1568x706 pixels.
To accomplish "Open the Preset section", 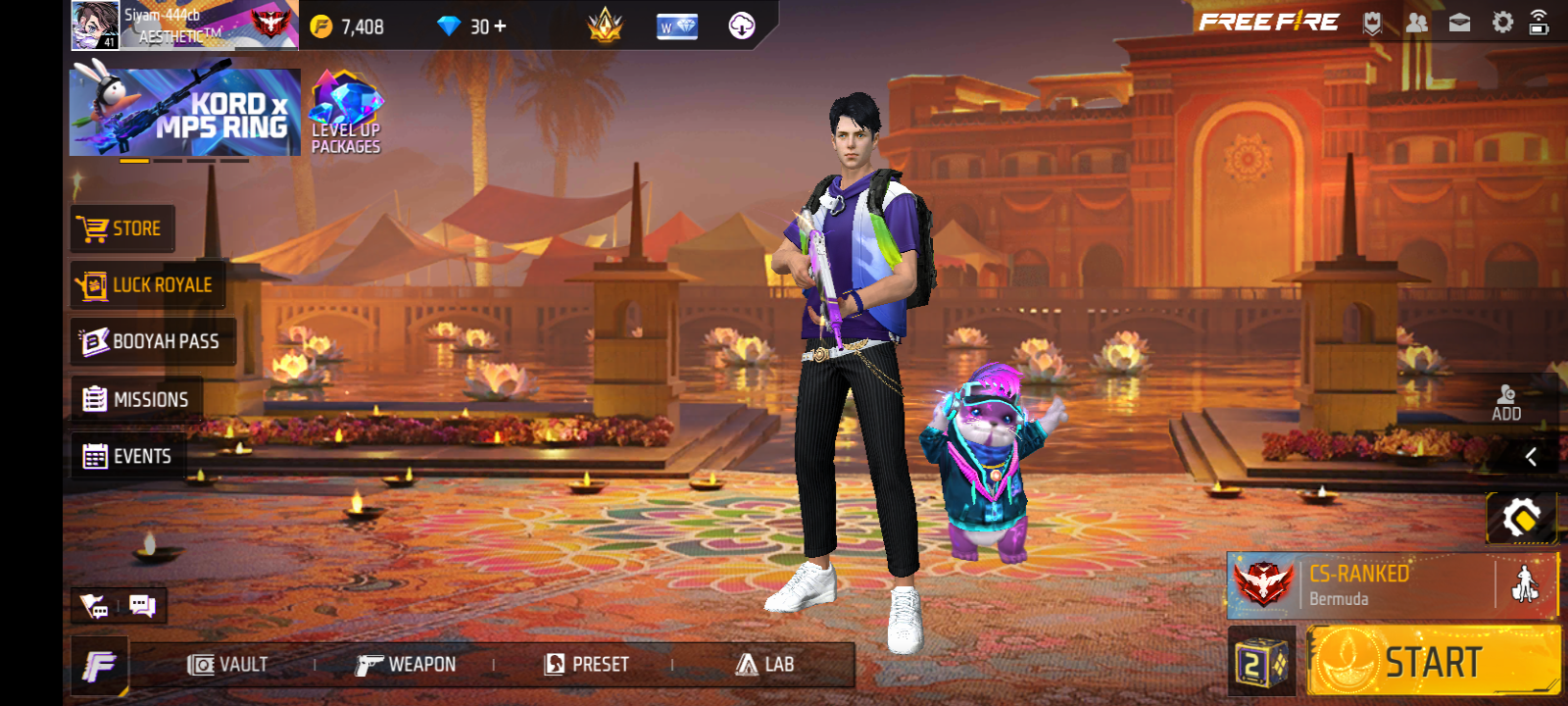I will pyautogui.click(x=586, y=665).
